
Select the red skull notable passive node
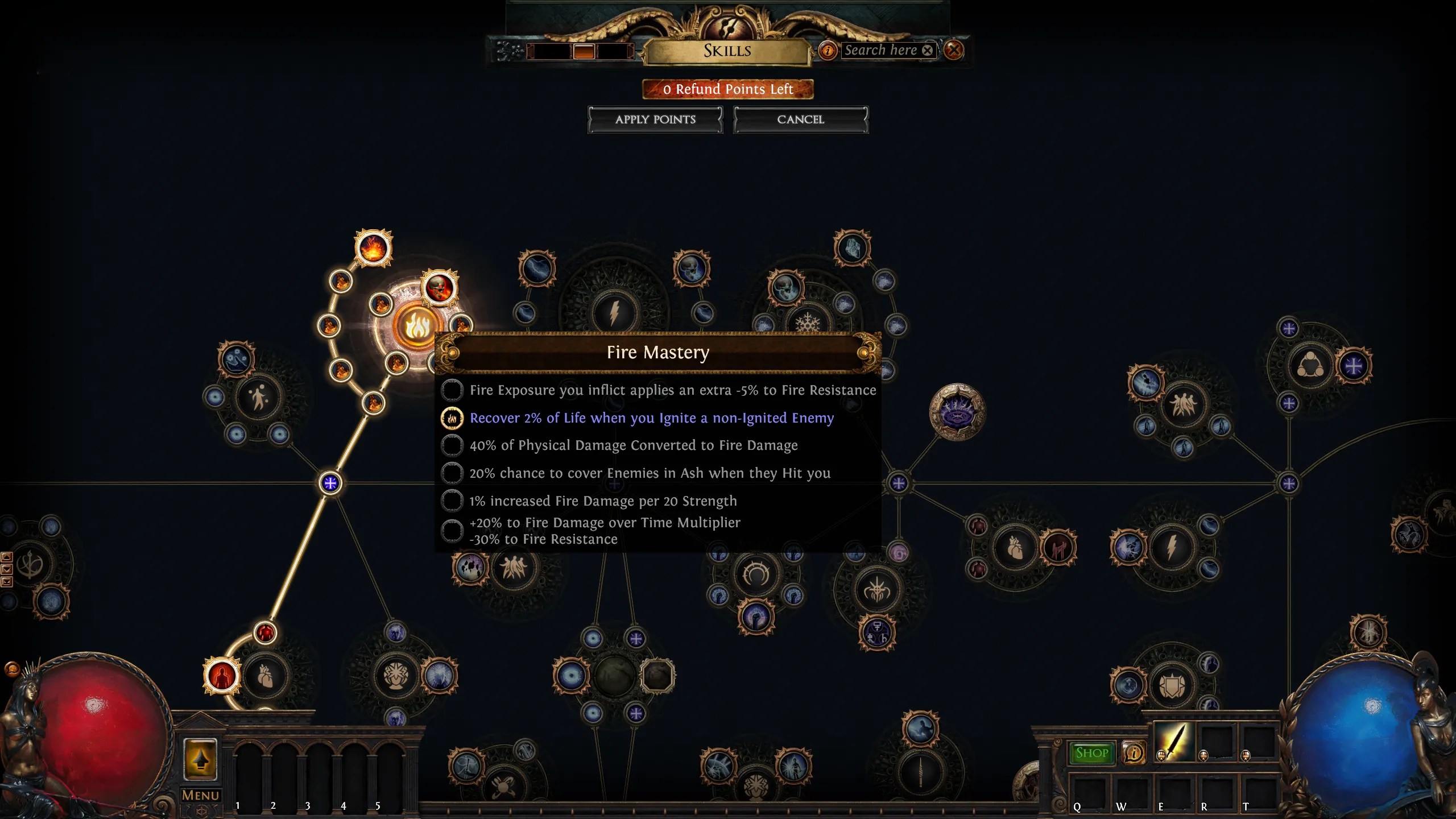pos(439,288)
